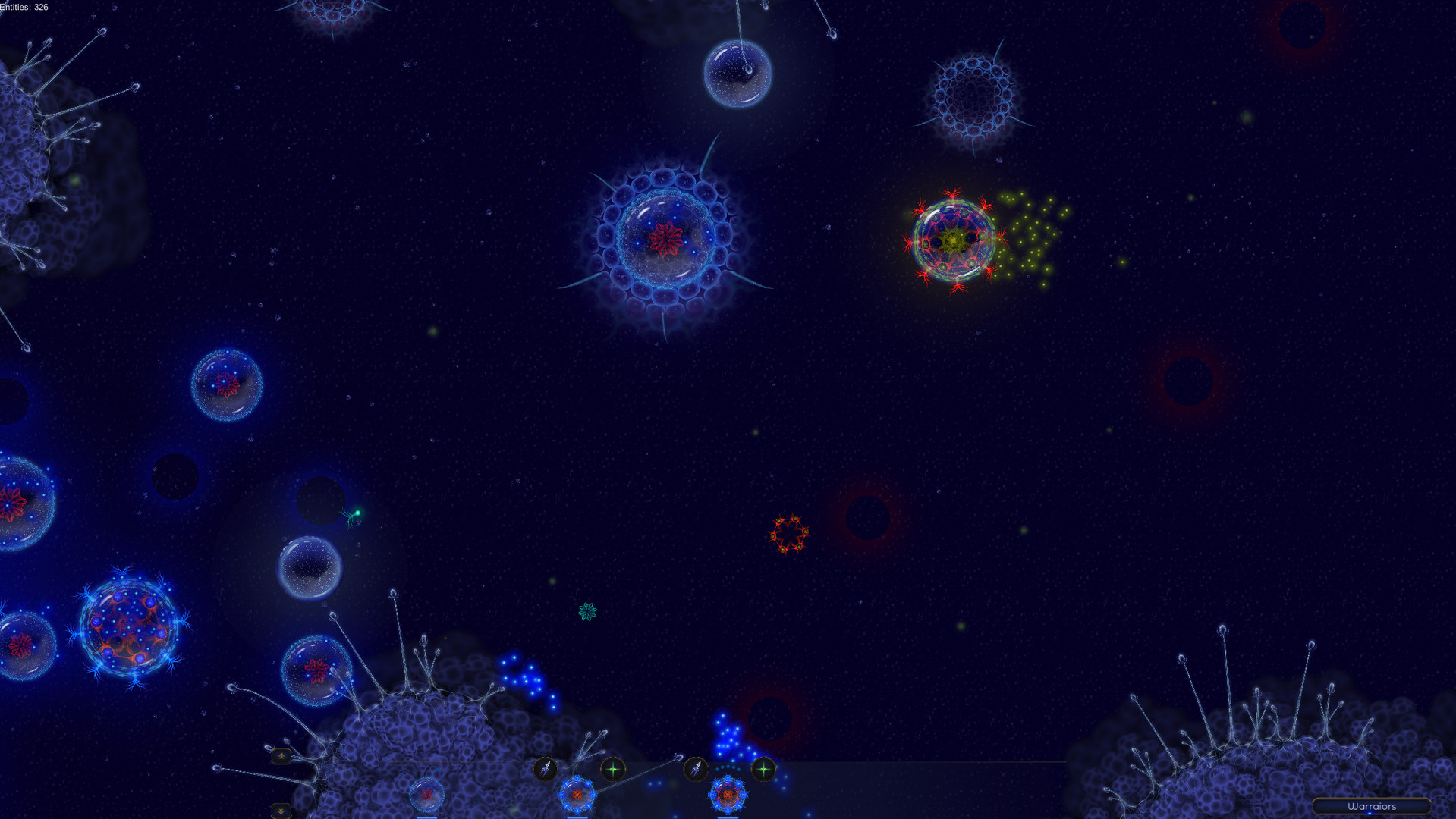Select the leftmost warrior cell portrait in the bottom bar
The width and height of the screenshot is (1456, 819).
[x=426, y=795]
